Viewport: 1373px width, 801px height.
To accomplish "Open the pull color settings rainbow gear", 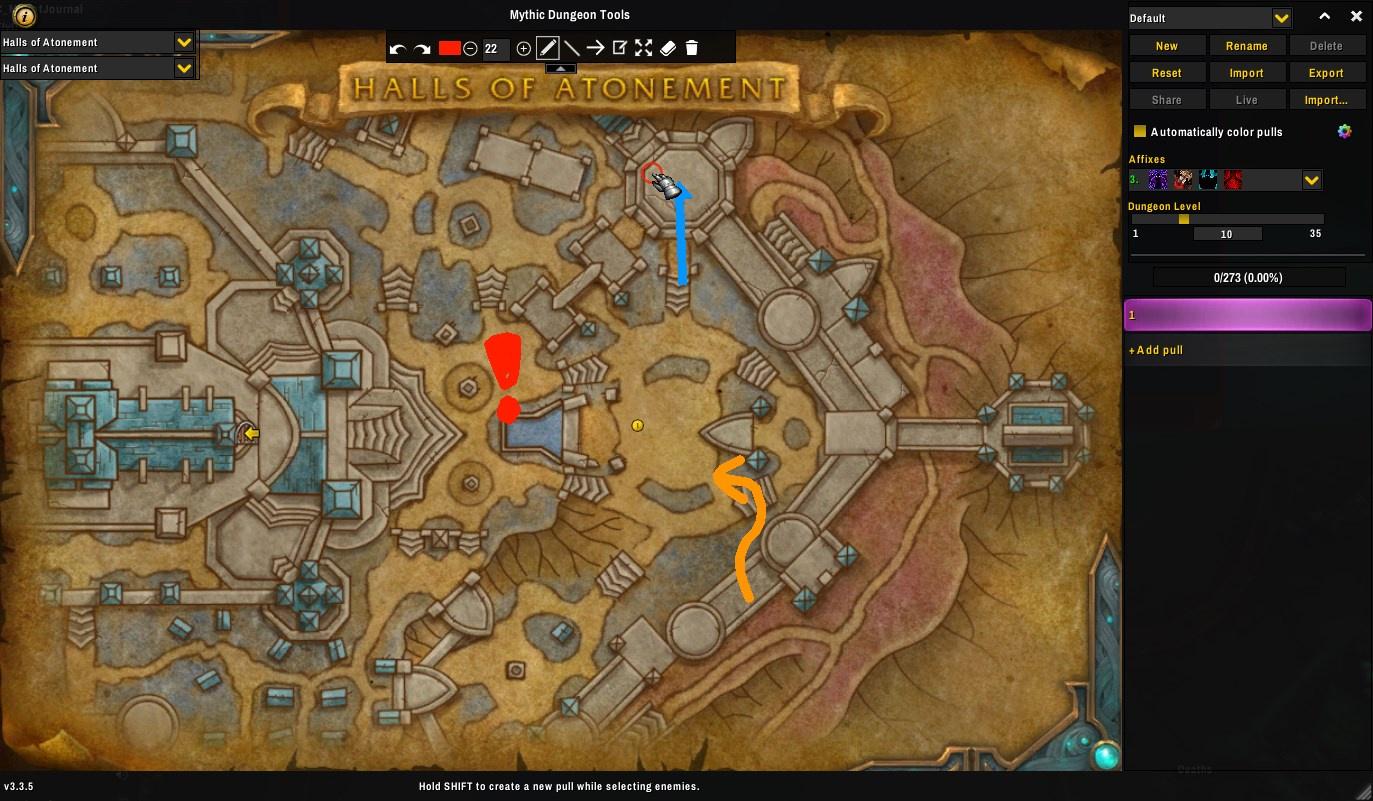I will [1345, 132].
